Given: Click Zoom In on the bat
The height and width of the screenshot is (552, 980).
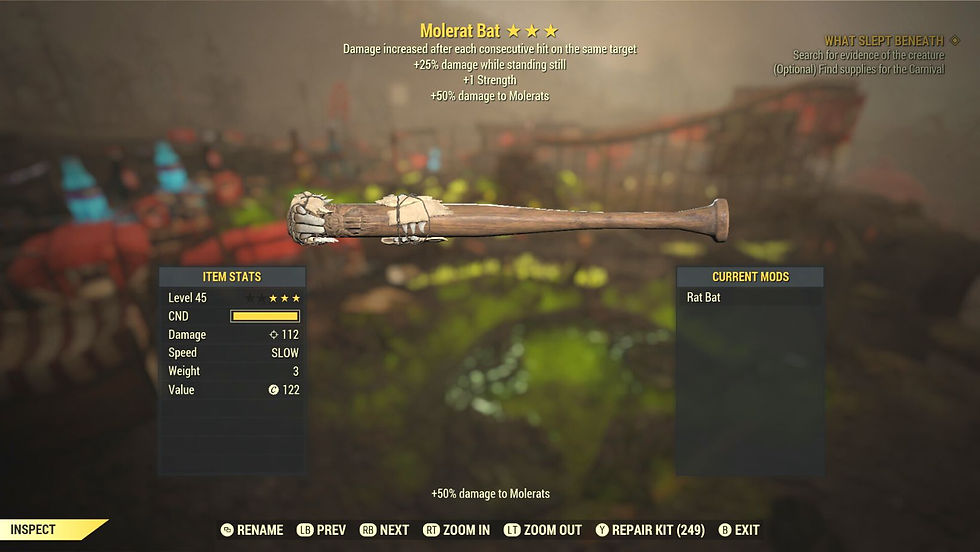Looking at the screenshot, I should (x=457, y=530).
